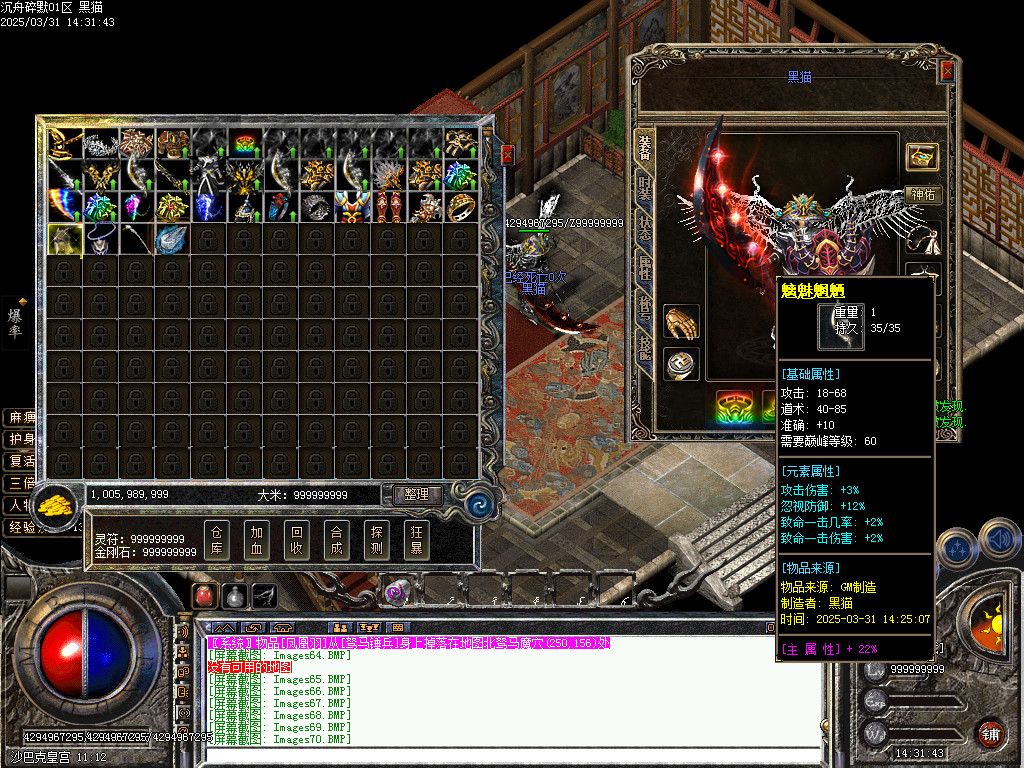
Task: Select the red potion hotbar slot
Action: (204, 595)
